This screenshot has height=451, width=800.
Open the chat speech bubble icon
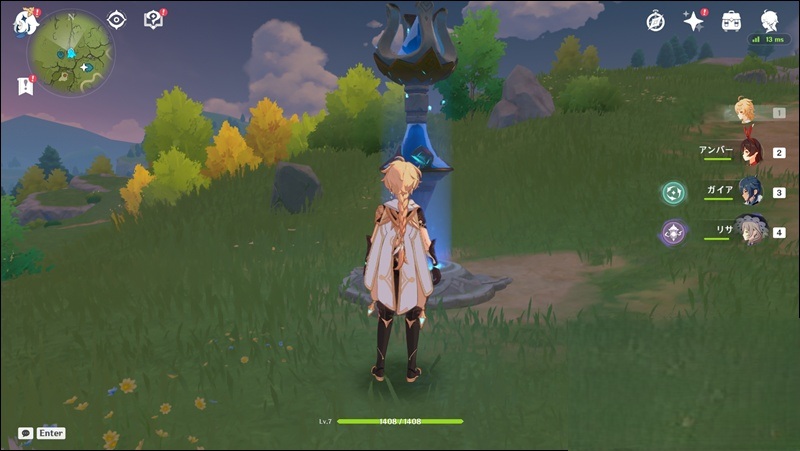[x=25, y=433]
